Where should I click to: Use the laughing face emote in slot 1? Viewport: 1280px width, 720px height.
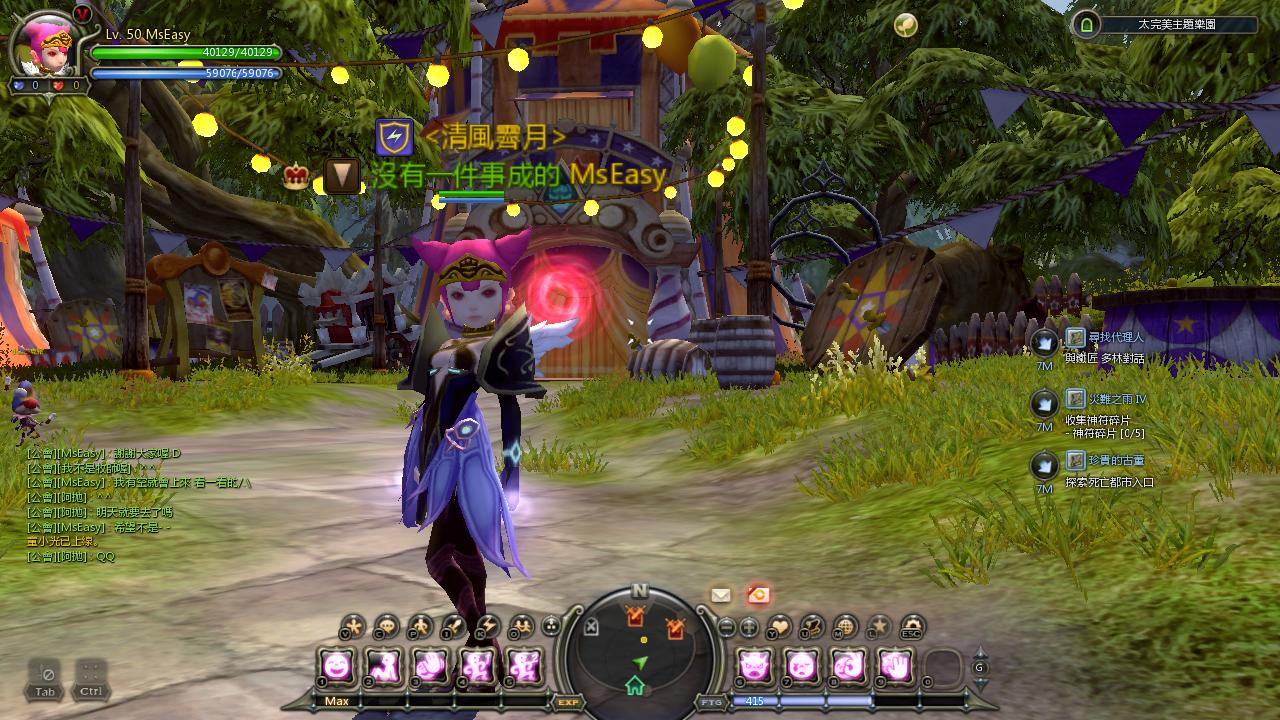[337, 665]
